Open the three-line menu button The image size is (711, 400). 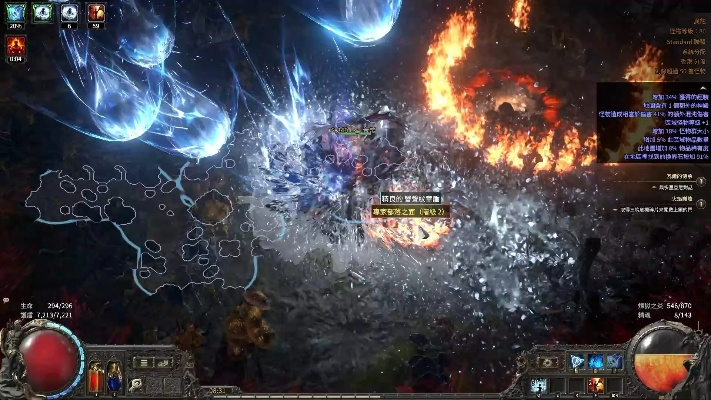[x=143, y=362]
